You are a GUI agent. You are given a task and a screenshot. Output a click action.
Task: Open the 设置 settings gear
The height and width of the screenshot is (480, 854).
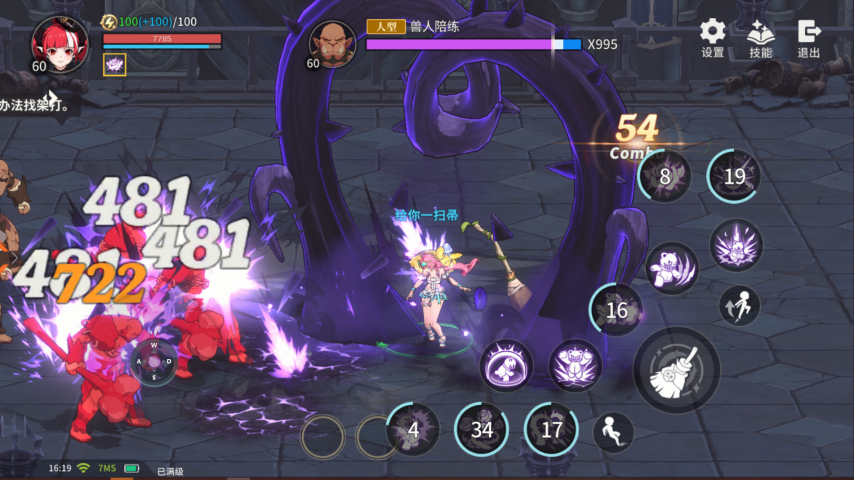click(712, 38)
